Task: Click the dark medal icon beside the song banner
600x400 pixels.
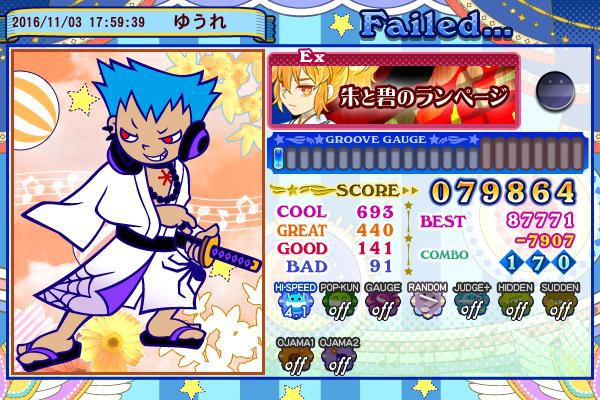Action: (x=552, y=91)
